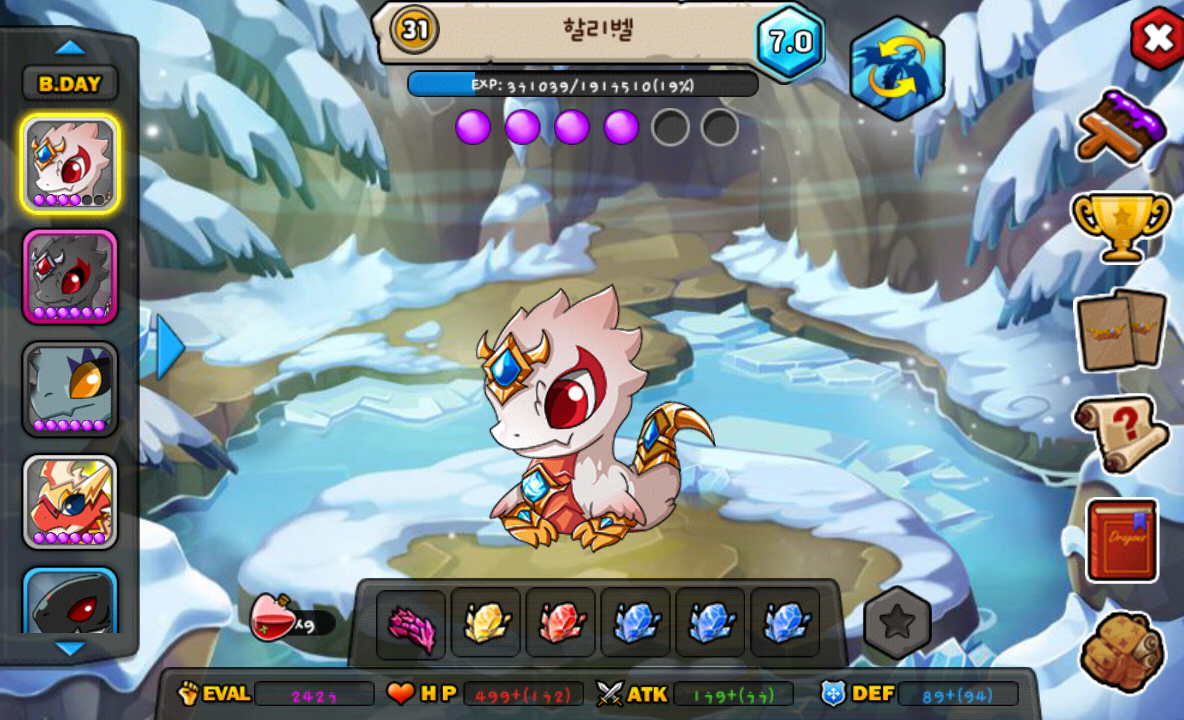Click the B.DAY sort button
The width and height of the screenshot is (1184, 720).
(x=70, y=84)
